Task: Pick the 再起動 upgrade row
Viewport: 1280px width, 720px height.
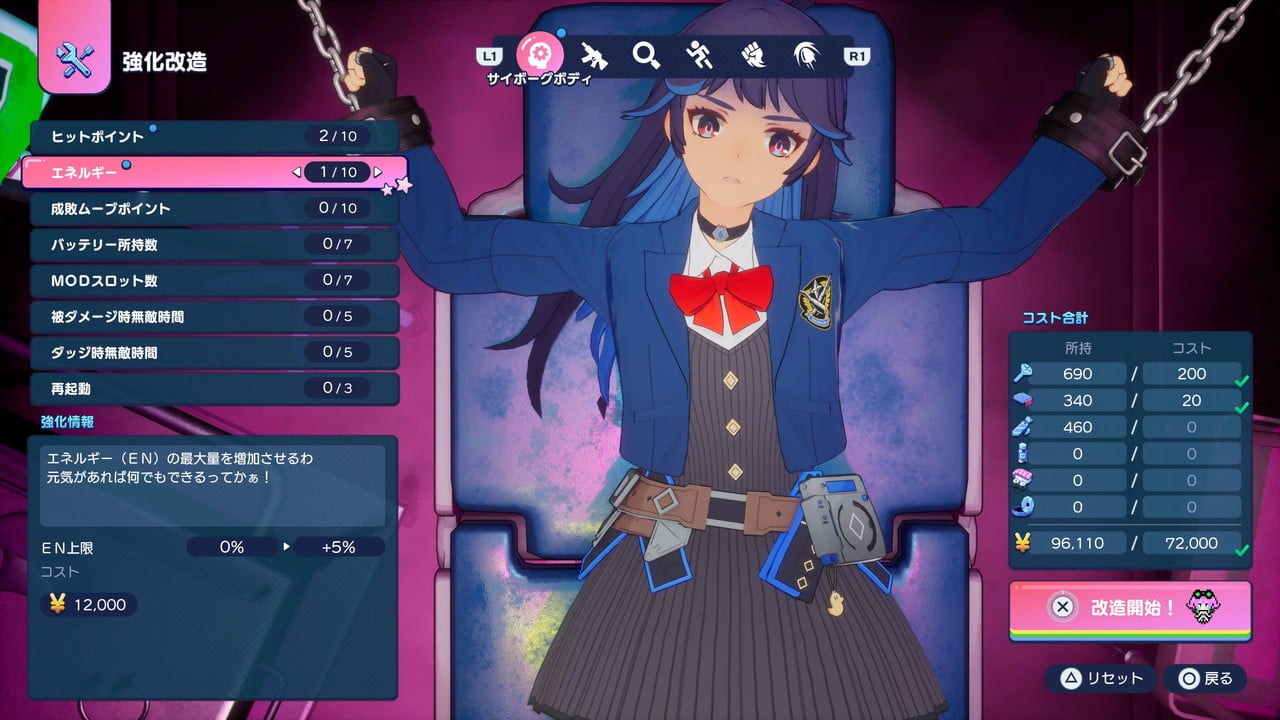Action: coord(214,388)
